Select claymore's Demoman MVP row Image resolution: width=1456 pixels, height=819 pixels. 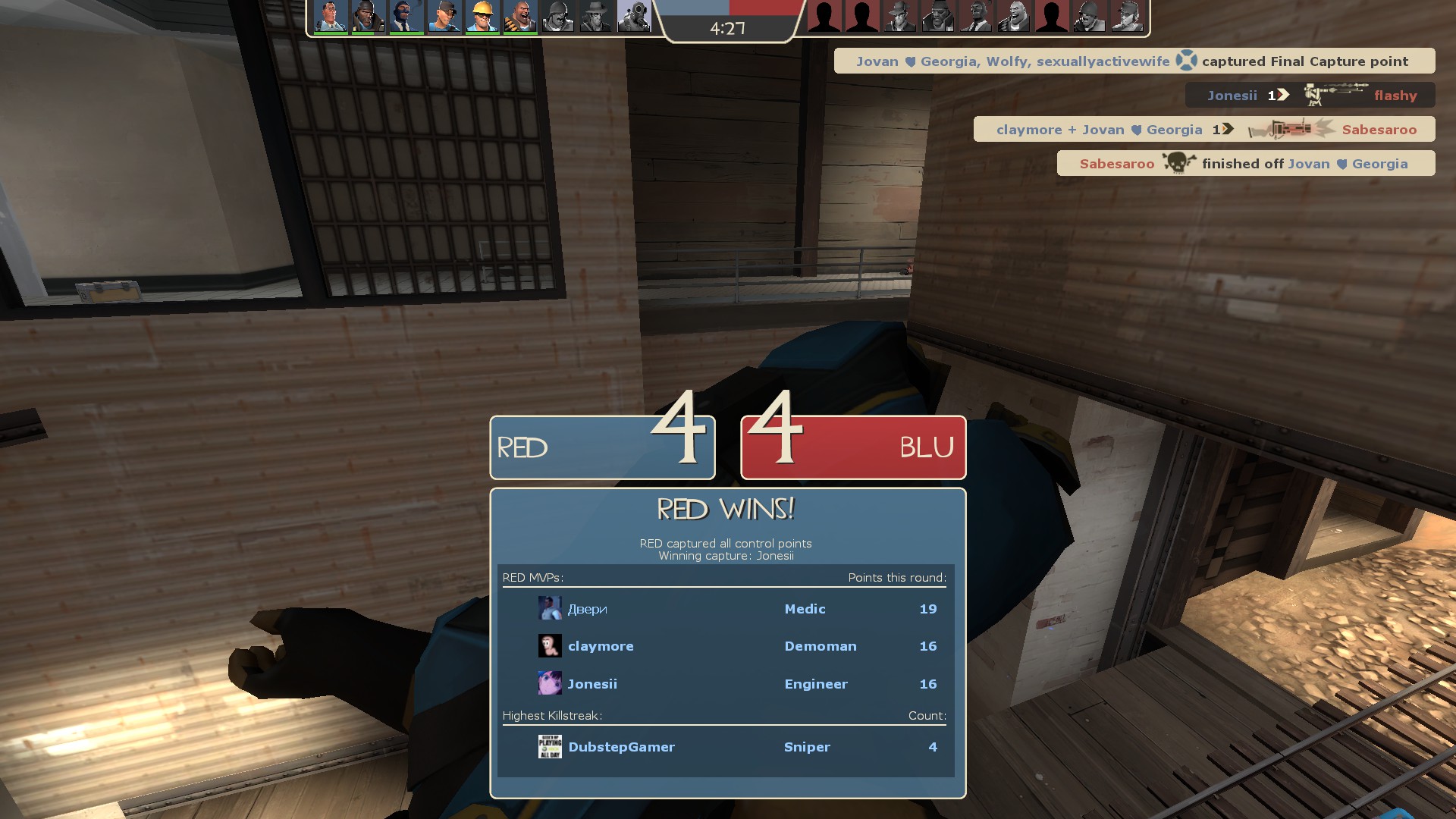click(725, 646)
